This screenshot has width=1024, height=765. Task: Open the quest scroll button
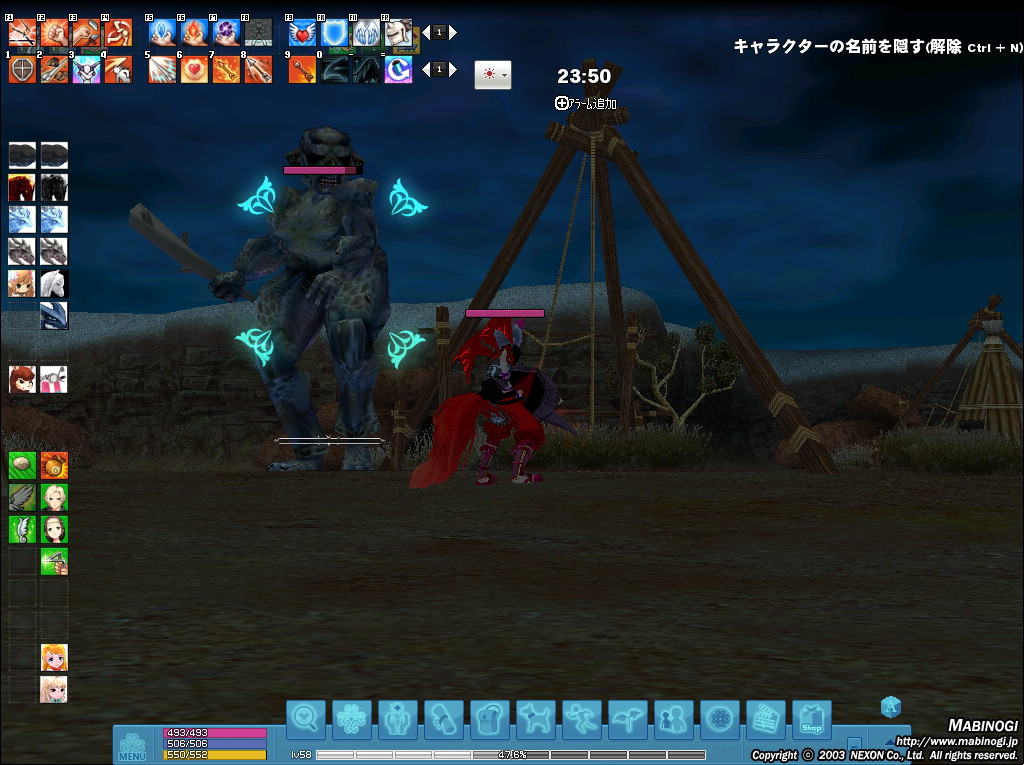click(443, 719)
